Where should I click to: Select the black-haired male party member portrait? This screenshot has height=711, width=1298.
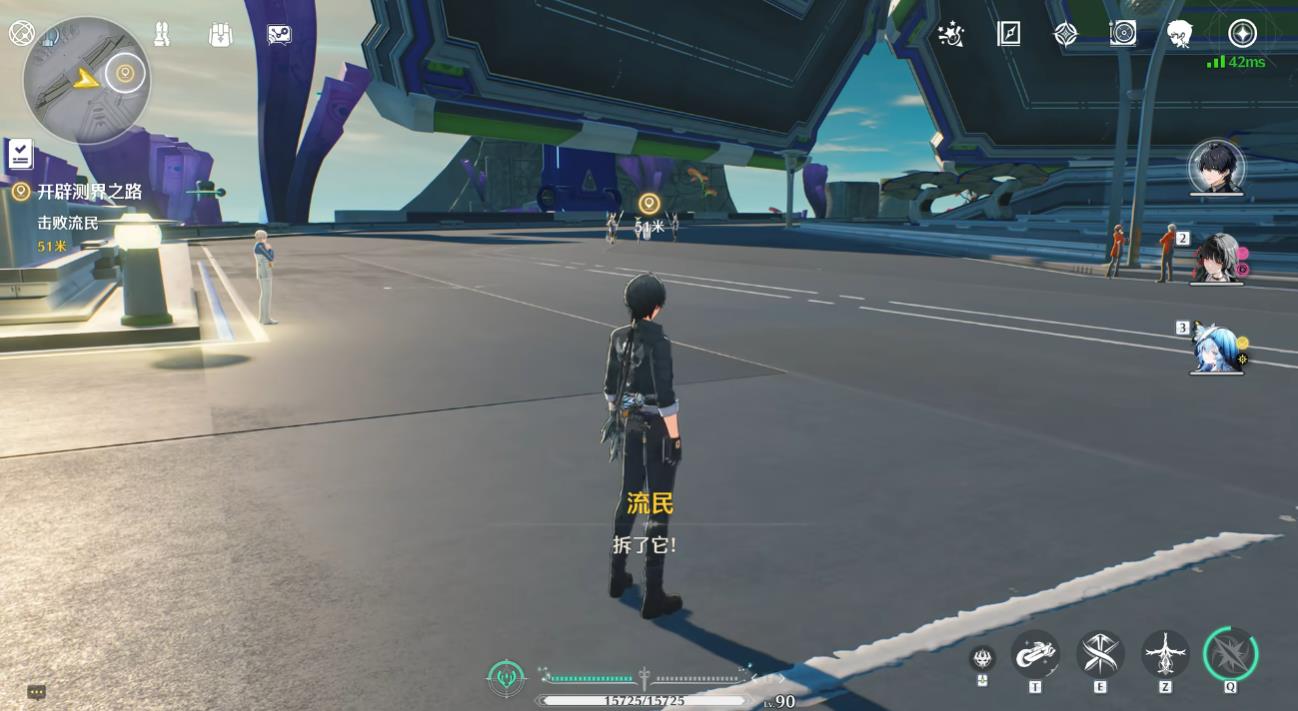click(x=1216, y=167)
